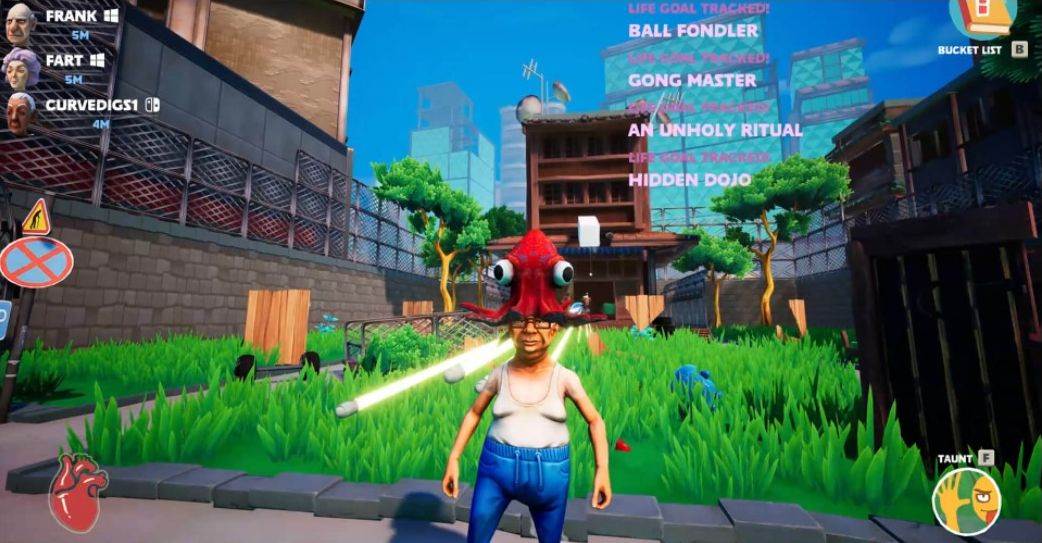The height and width of the screenshot is (543, 1042).
Task: Select Frank in the player list
Action: tap(70, 17)
